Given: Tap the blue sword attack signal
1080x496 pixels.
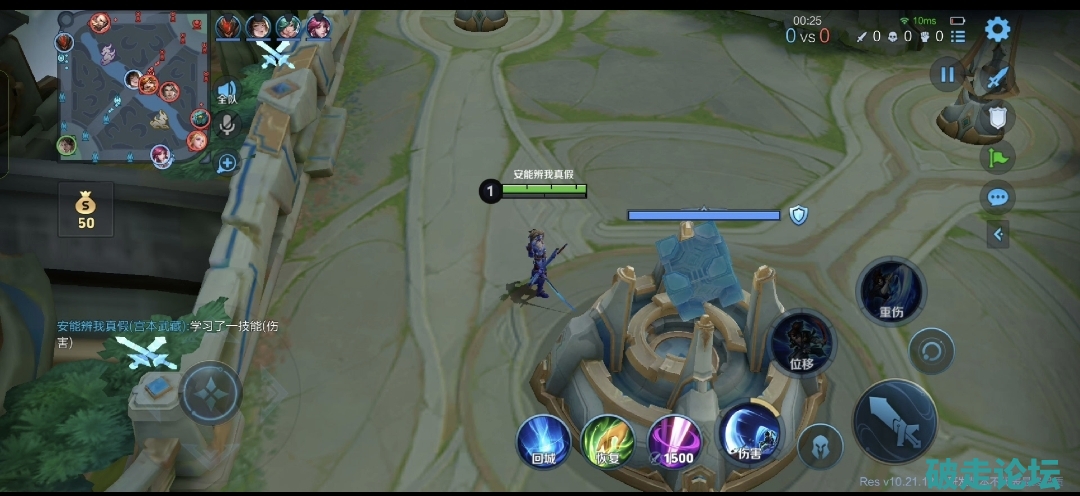Looking at the screenshot, I should click(x=996, y=79).
